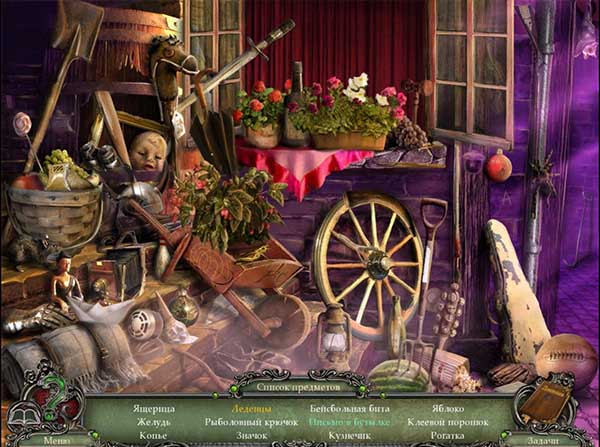Click the Клеевой порошок entry
The width and height of the screenshot is (600, 447).
[x=449, y=422]
